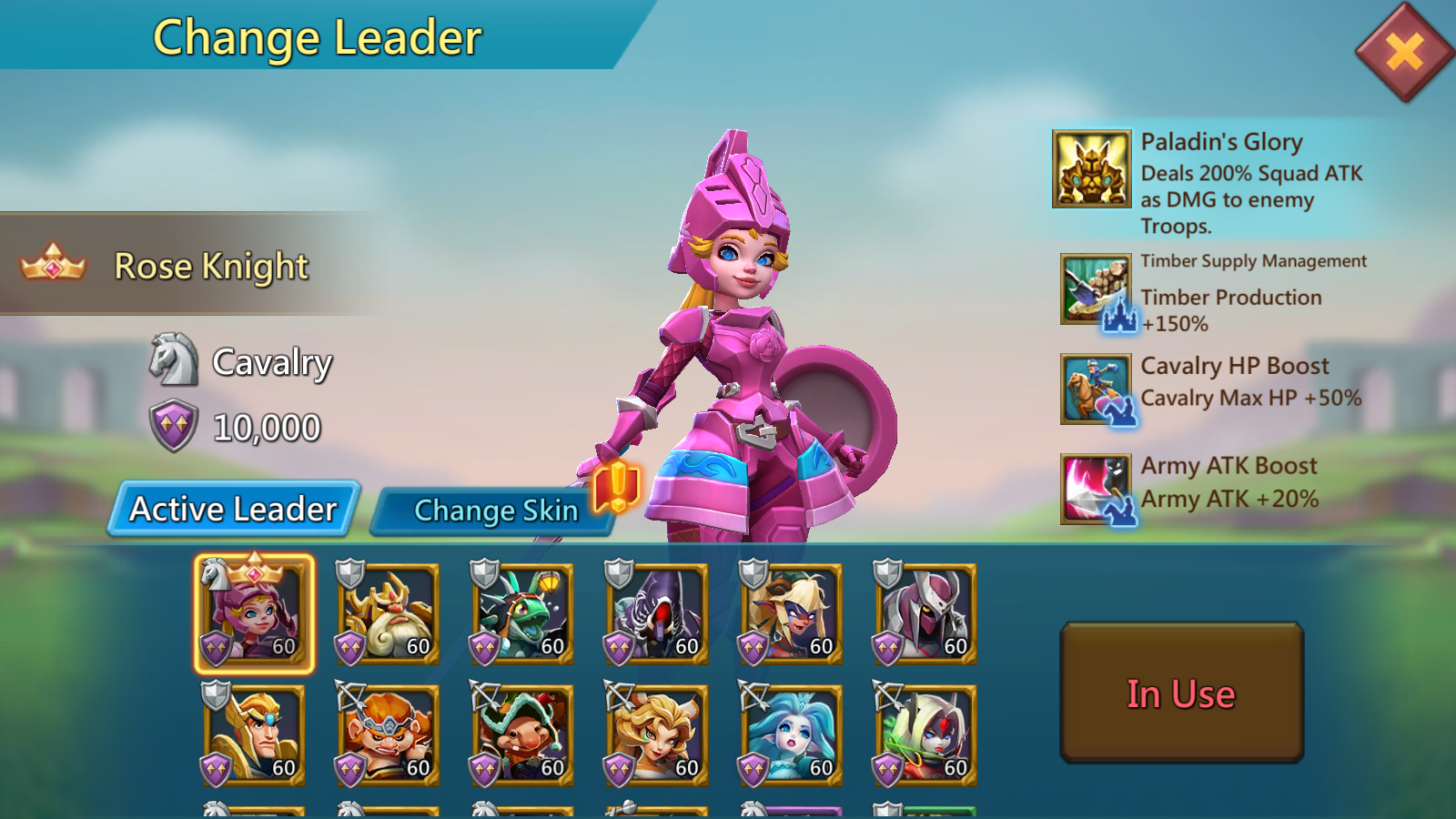Close the Change Leader screen
Screen dimensions: 1456x819
pos(1404,52)
